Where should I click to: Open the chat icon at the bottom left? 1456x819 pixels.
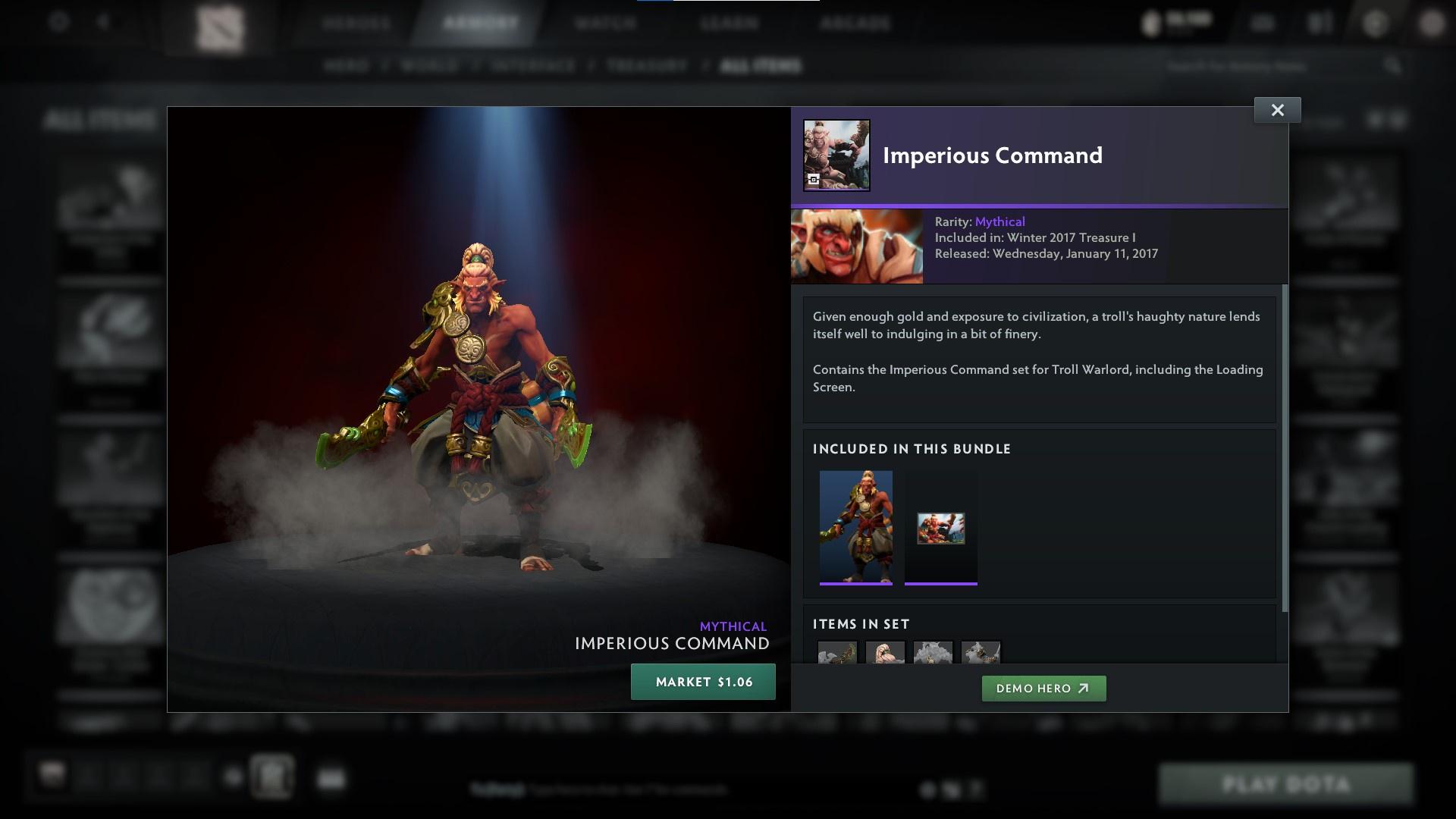pyautogui.click(x=52, y=773)
